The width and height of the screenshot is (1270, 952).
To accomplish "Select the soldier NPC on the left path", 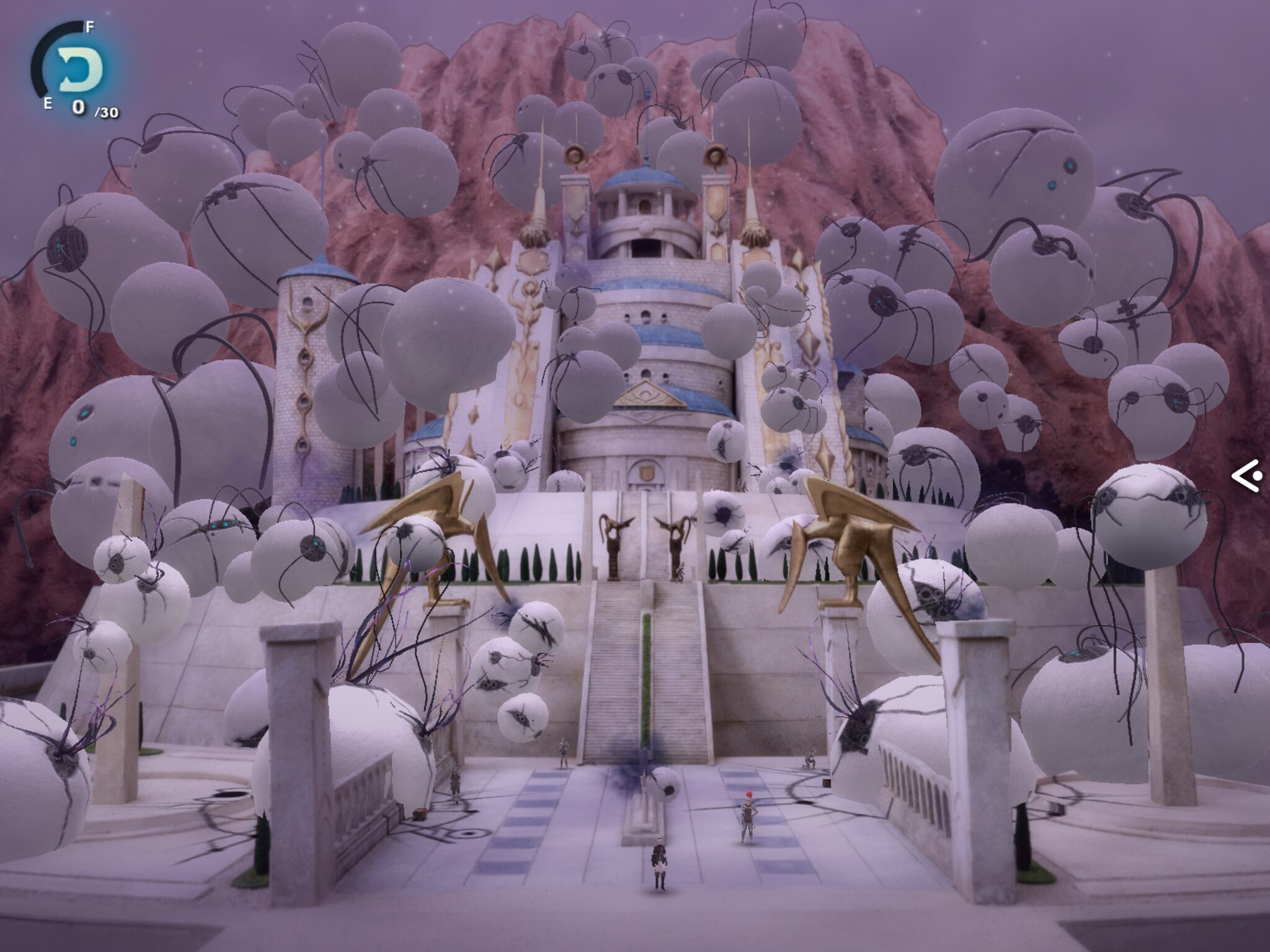I will tap(456, 784).
